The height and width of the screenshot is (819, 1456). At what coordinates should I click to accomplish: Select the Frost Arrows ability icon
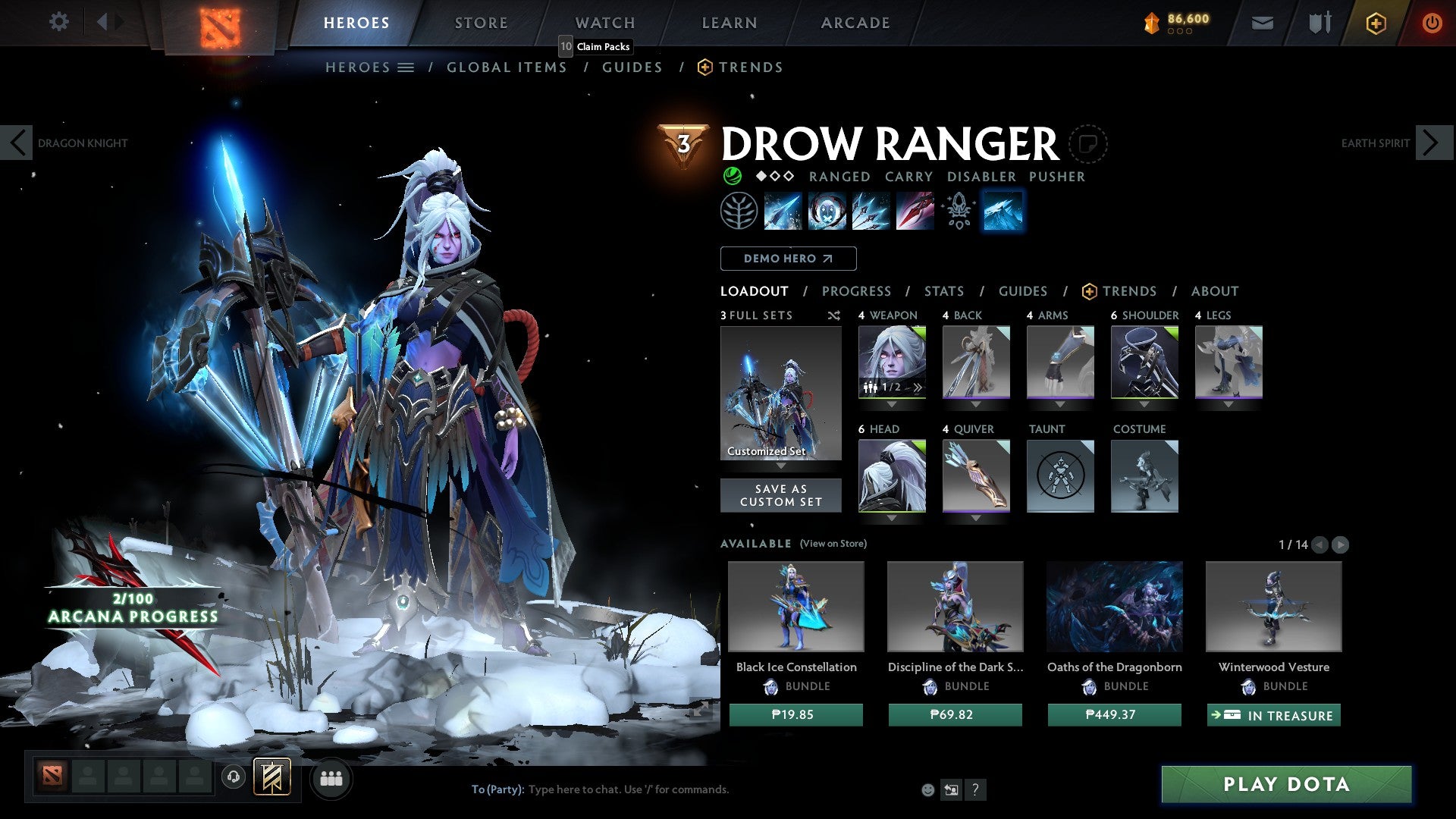point(781,211)
